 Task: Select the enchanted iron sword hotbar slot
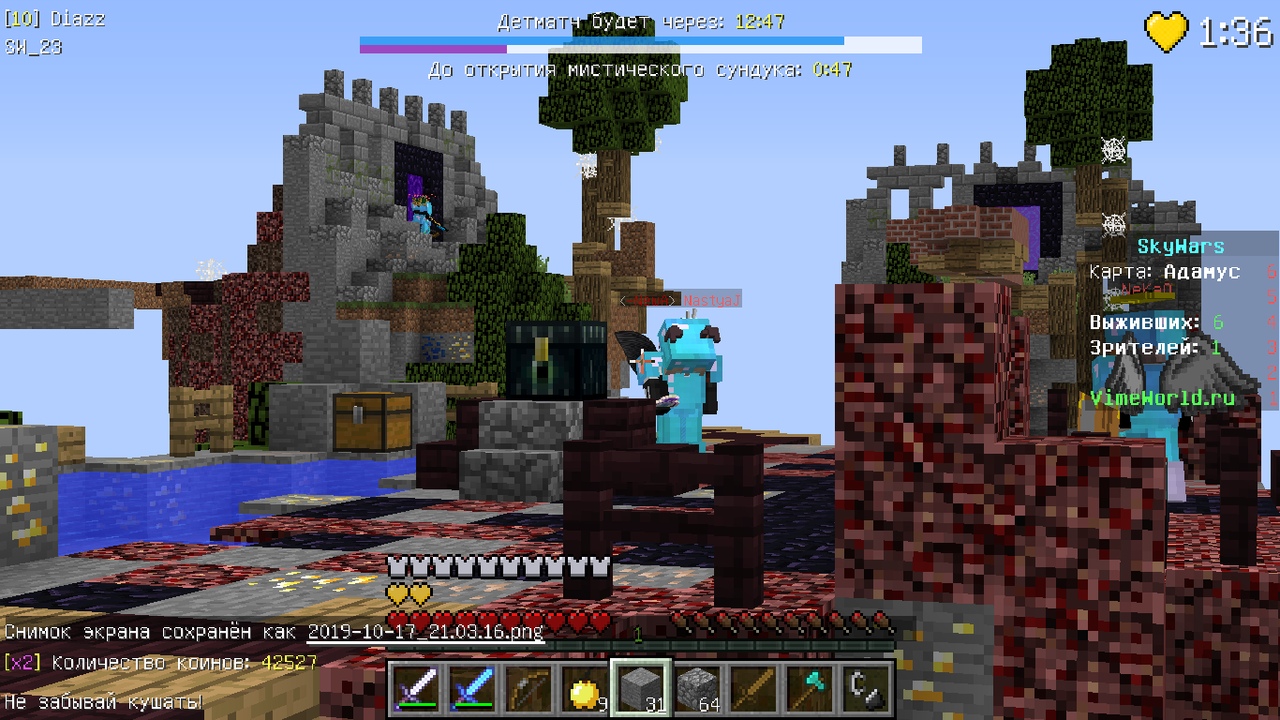[x=414, y=688]
